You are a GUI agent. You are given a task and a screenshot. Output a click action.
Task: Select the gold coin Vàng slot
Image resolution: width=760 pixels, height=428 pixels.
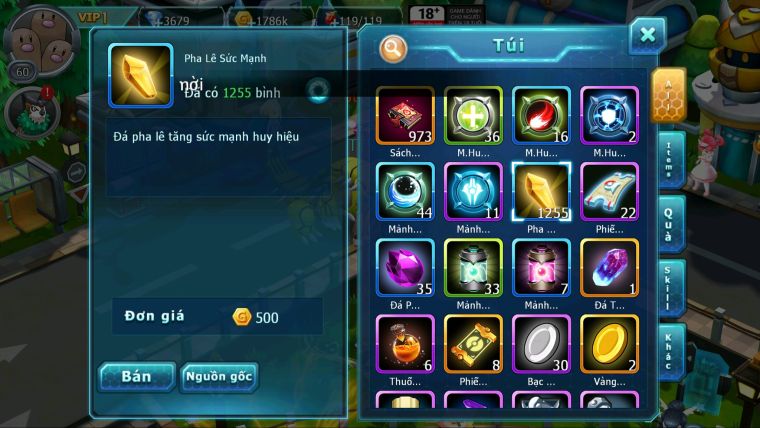point(609,343)
